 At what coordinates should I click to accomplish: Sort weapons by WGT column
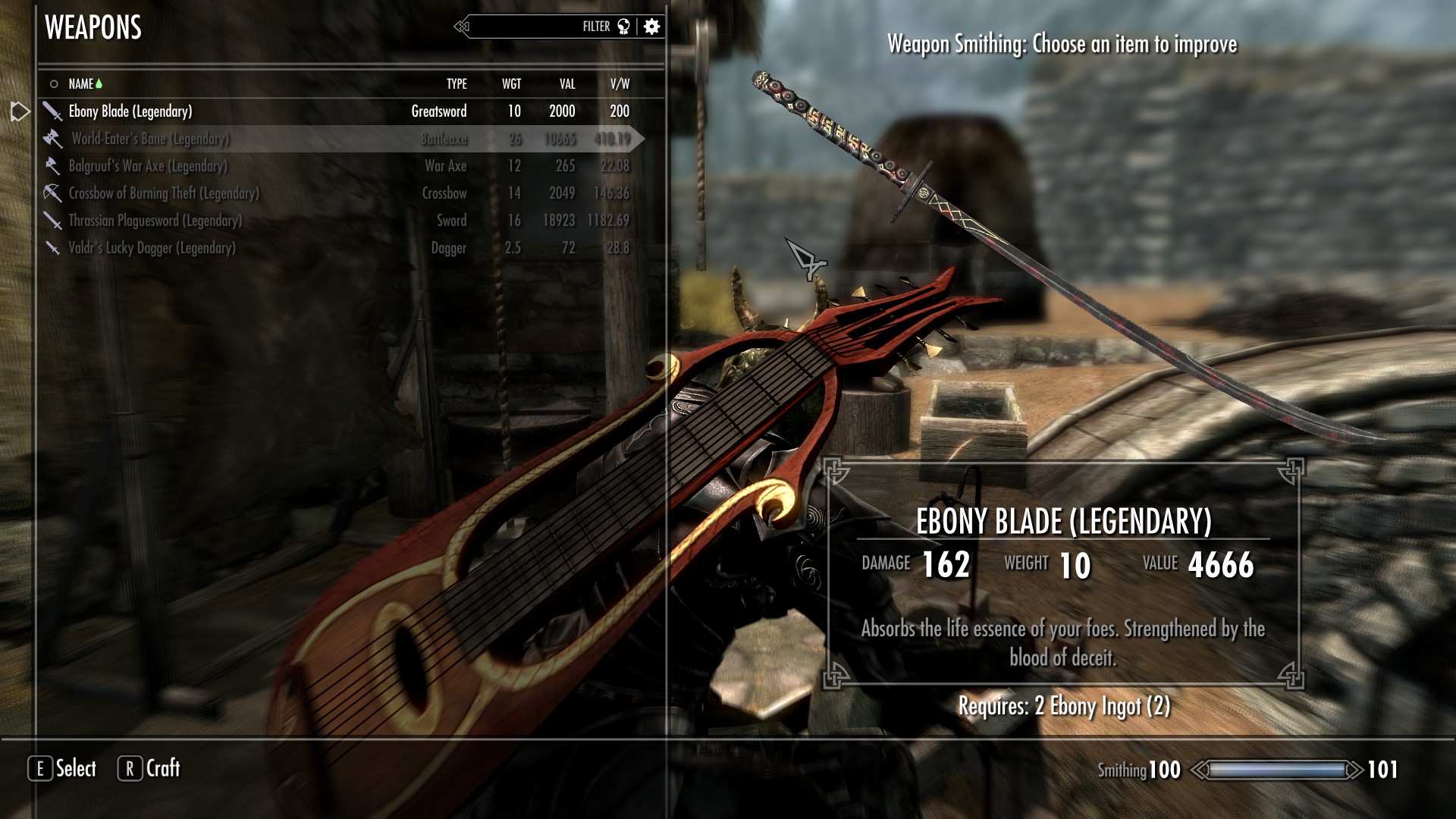pos(511,84)
